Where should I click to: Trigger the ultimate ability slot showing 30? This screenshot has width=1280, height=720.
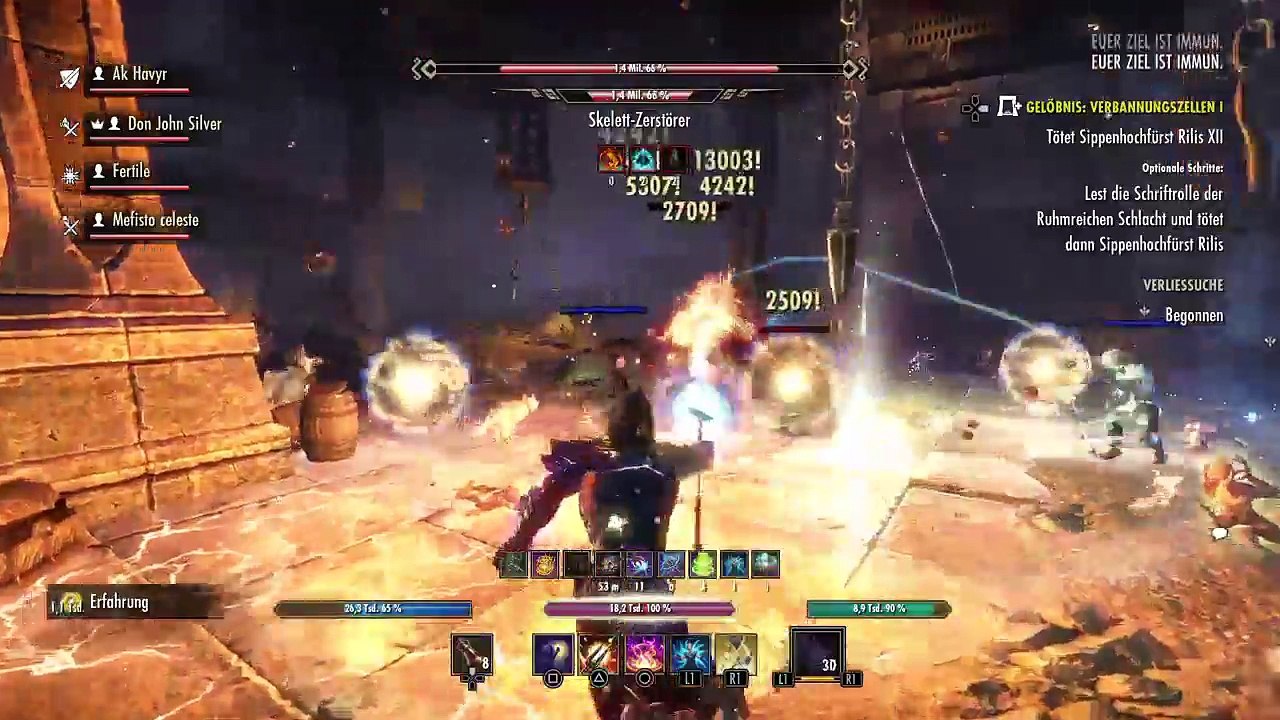pos(818,654)
